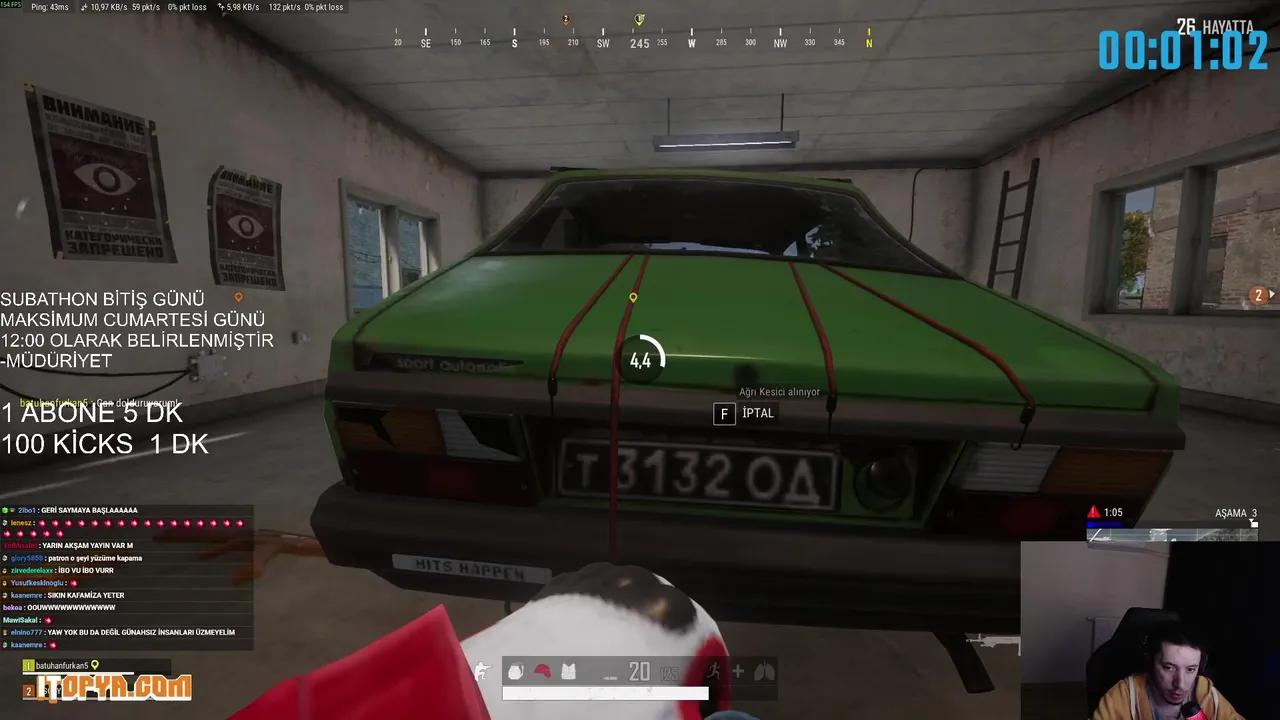Select the lungs boost icon bottom right HUD
The image size is (1280, 720).
(x=766, y=672)
